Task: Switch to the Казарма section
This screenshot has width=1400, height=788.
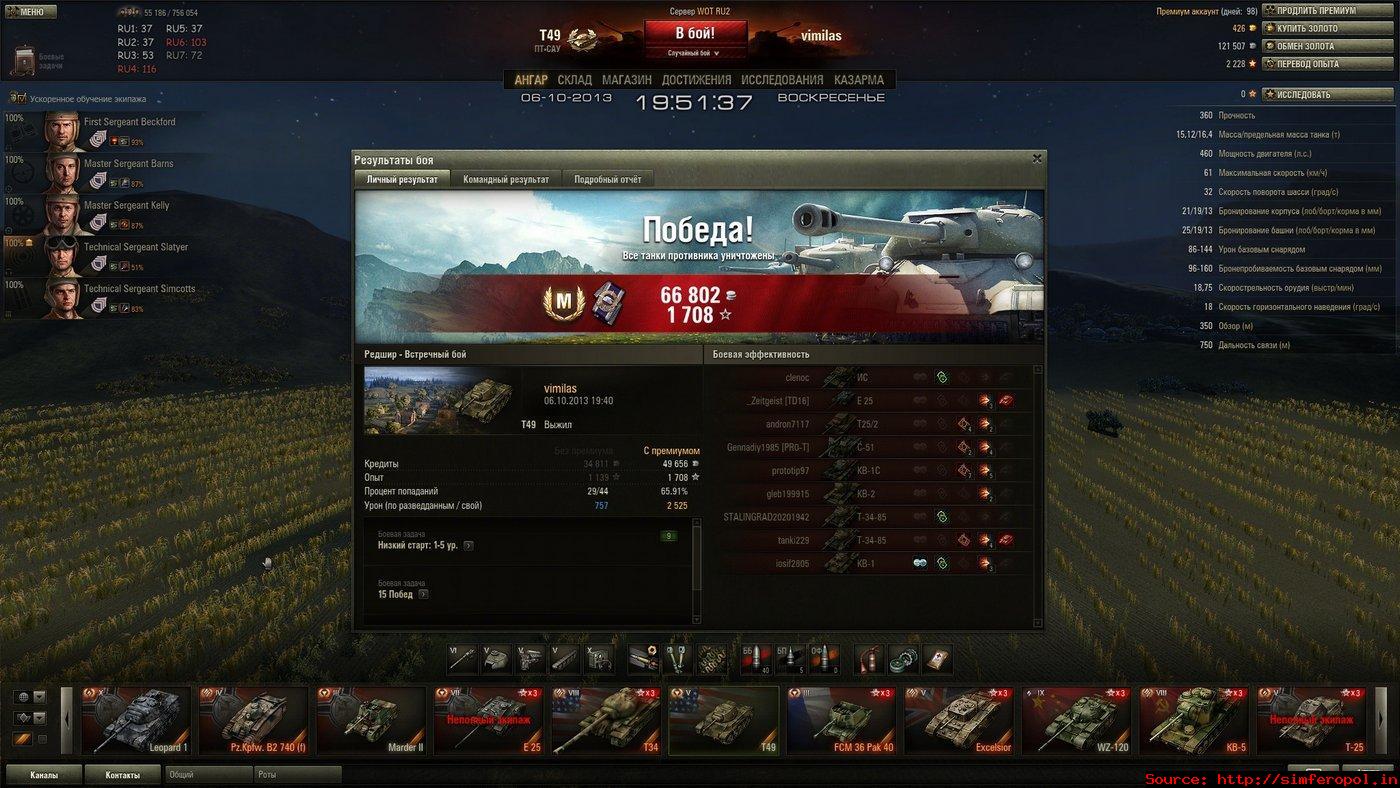Action: (859, 80)
